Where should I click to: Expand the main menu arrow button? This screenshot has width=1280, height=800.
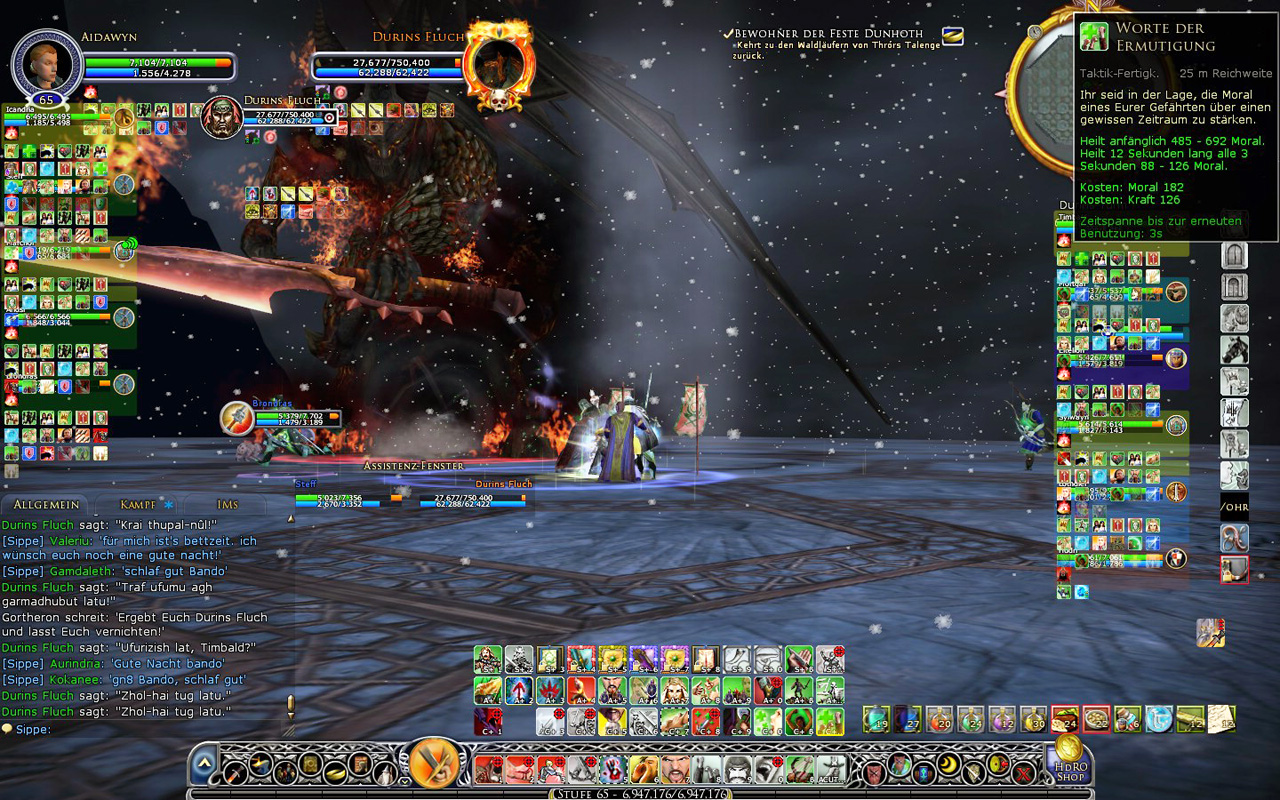pyautogui.click(x=204, y=764)
